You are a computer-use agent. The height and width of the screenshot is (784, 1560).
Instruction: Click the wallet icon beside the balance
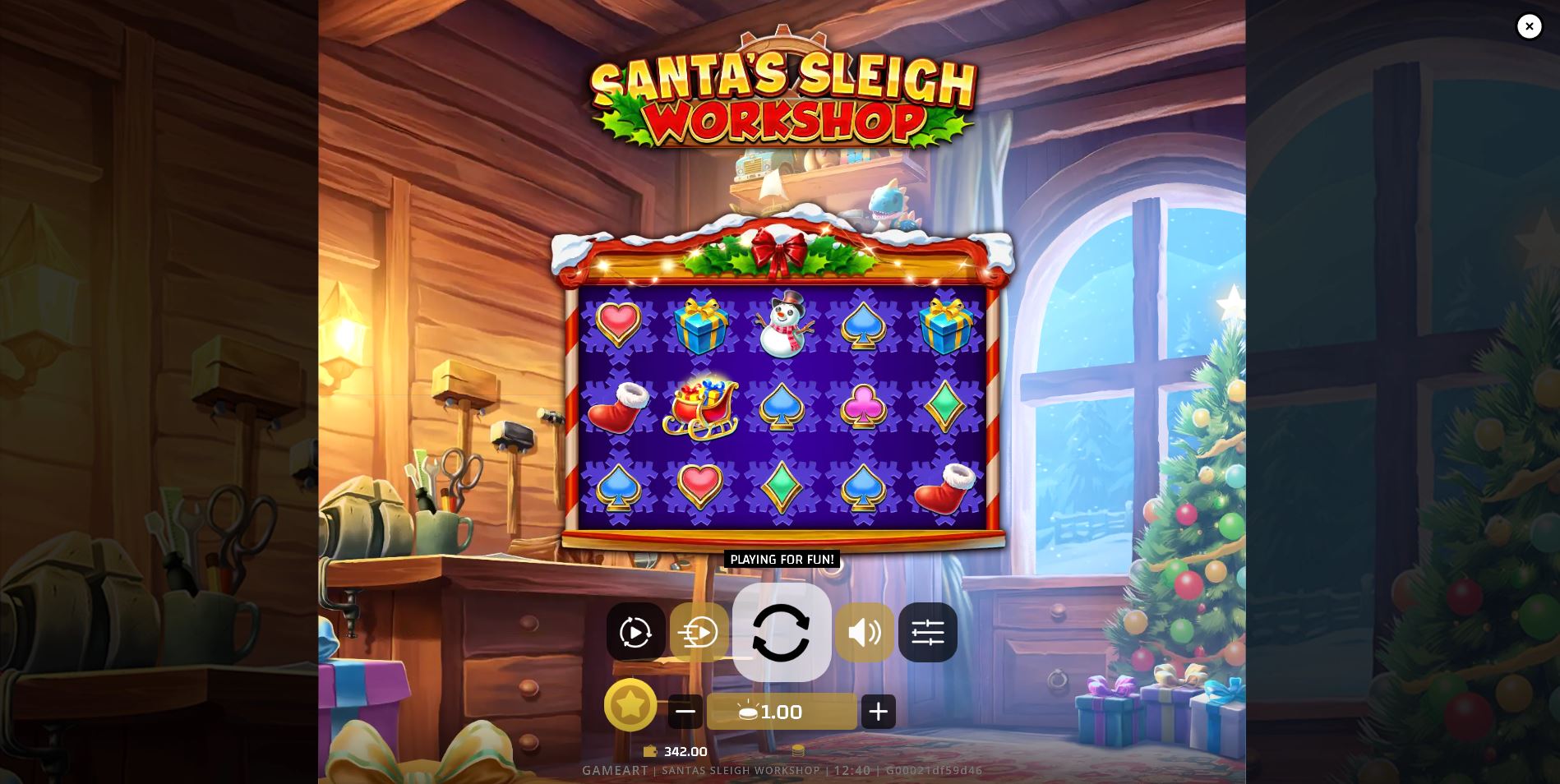650,751
